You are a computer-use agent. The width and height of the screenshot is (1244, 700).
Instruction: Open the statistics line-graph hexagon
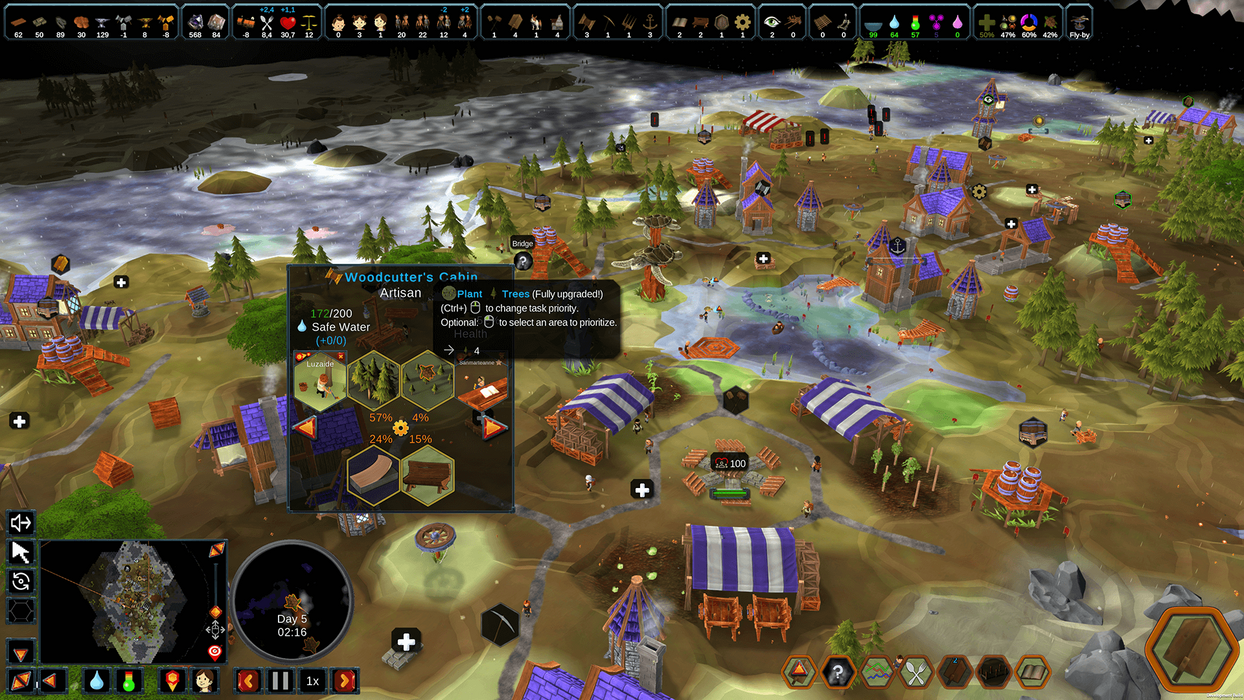[877, 672]
